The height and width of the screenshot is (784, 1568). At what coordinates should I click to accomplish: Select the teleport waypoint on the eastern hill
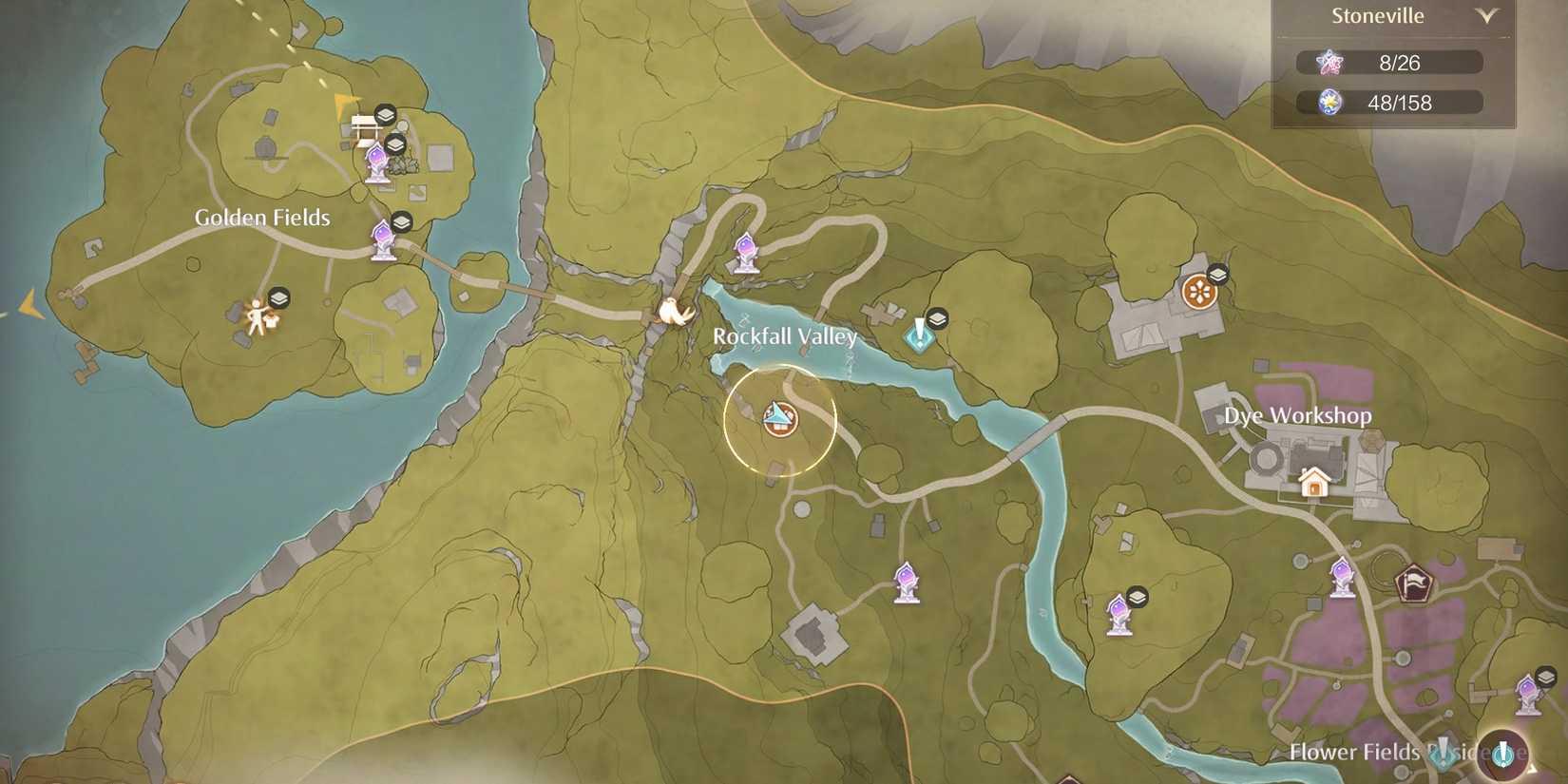point(1119,616)
